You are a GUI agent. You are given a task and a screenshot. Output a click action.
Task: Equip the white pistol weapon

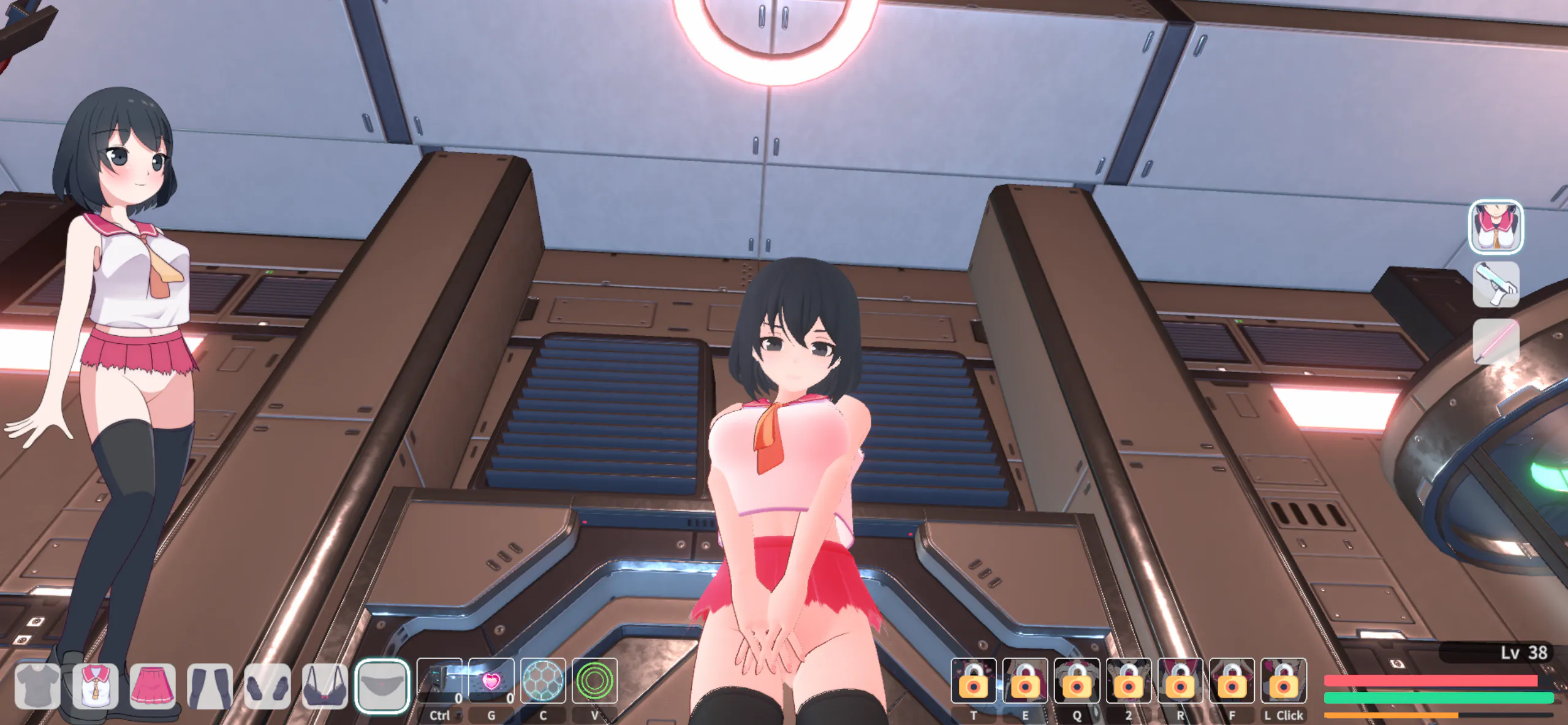click(x=1496, y=284)
